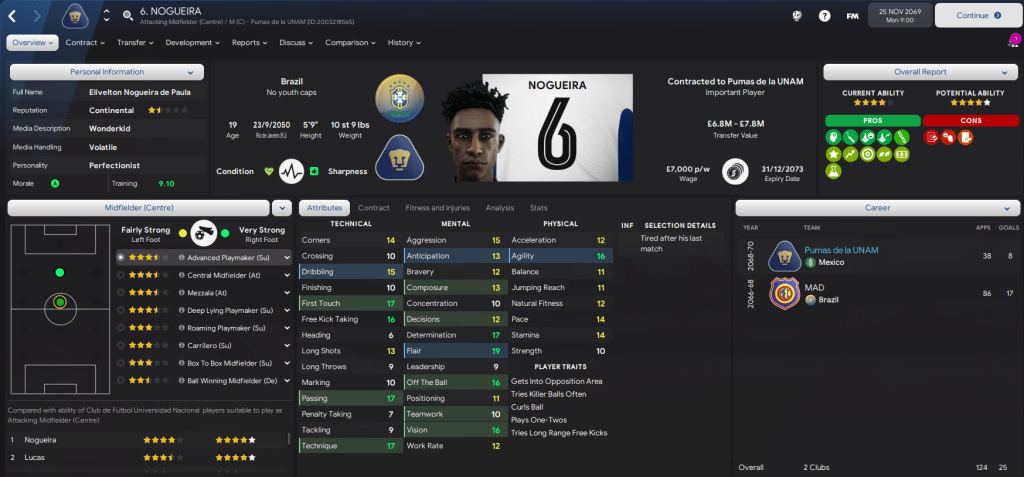This screenshot has height=477, width=1024.
Task: Open the Reports menu
Action: pos(249,43)
